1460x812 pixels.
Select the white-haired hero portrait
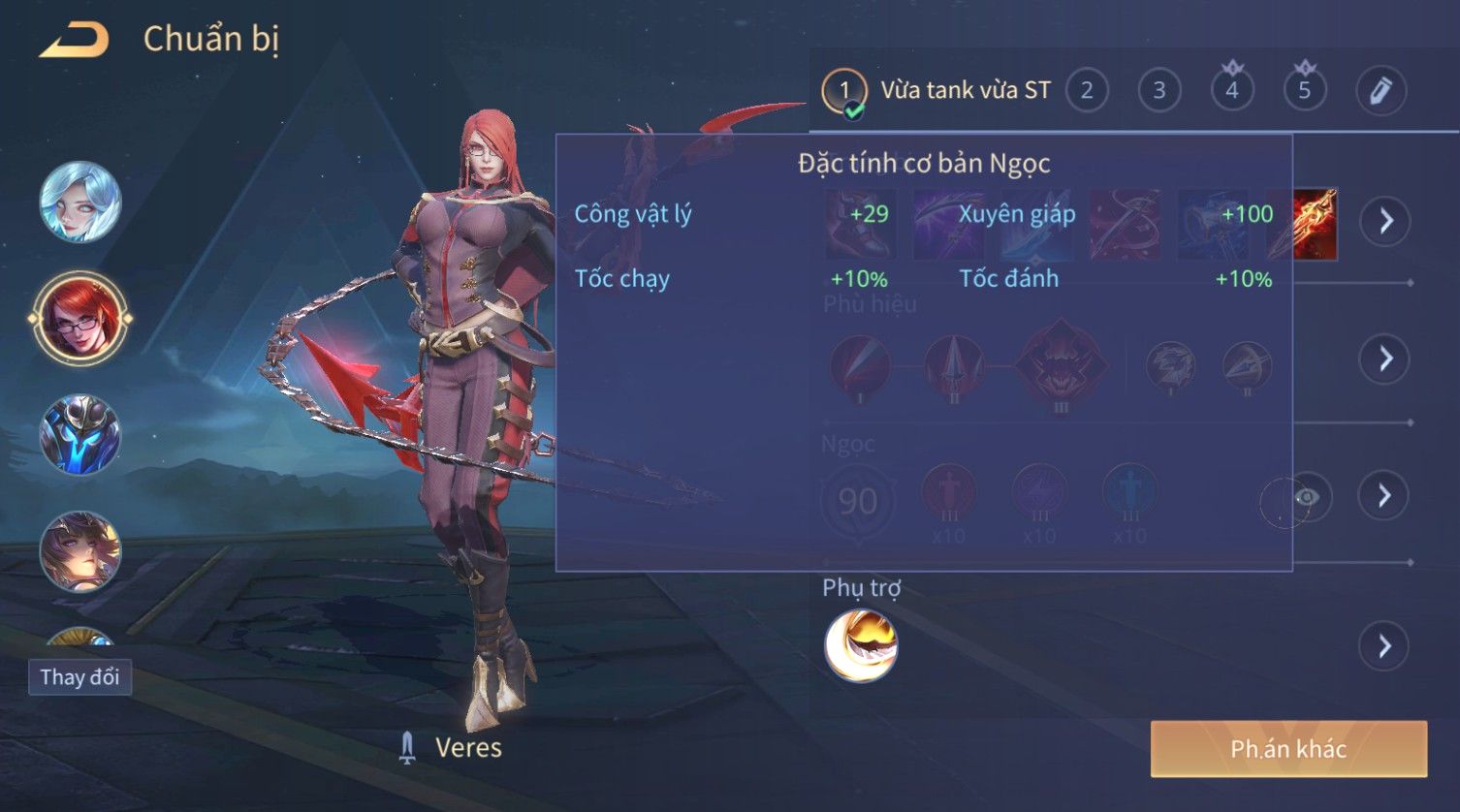80,203
